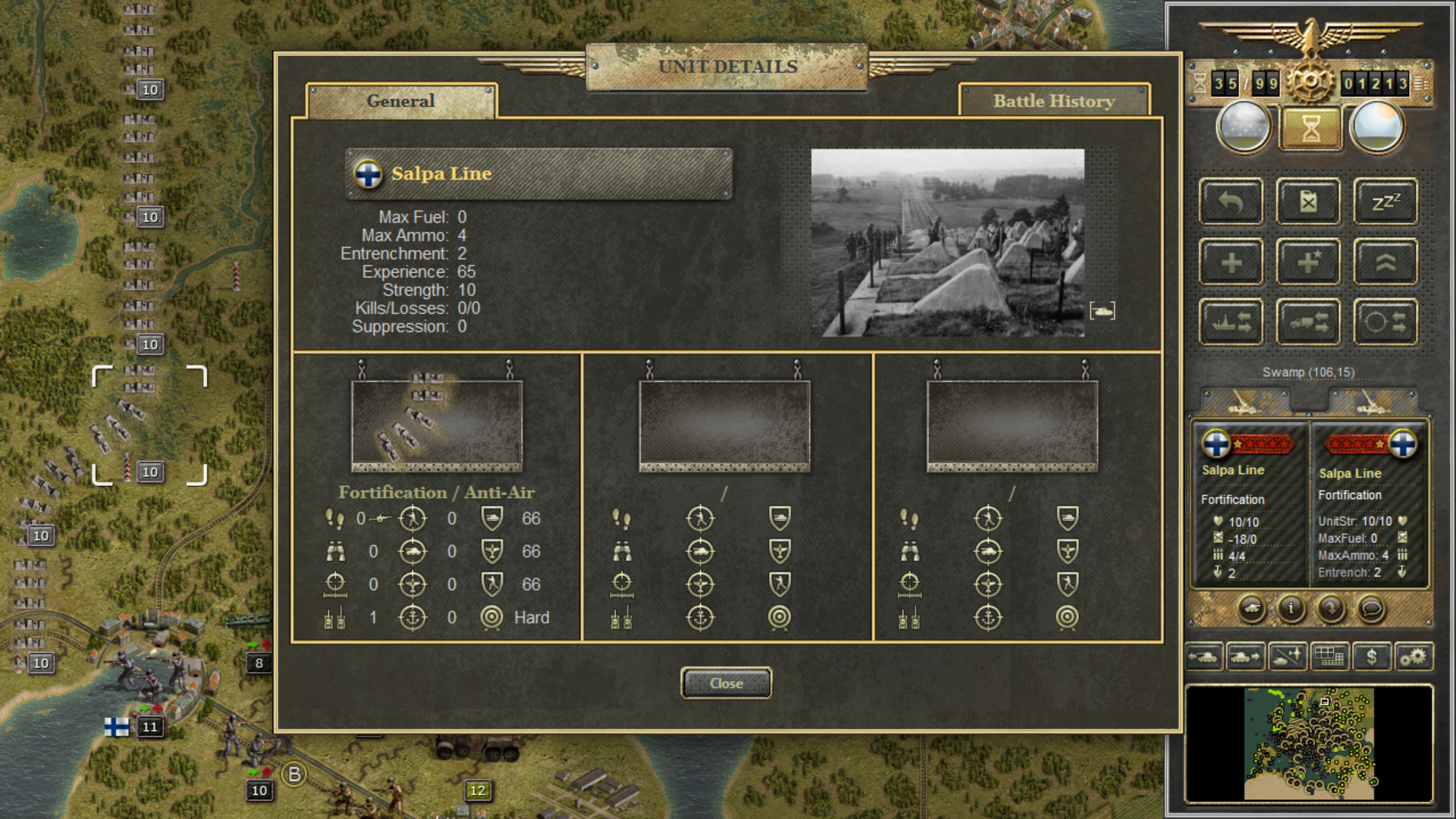Open unit info with the i button
The height and width of the screenshot is (819, 1456).
coord(1291,609)
